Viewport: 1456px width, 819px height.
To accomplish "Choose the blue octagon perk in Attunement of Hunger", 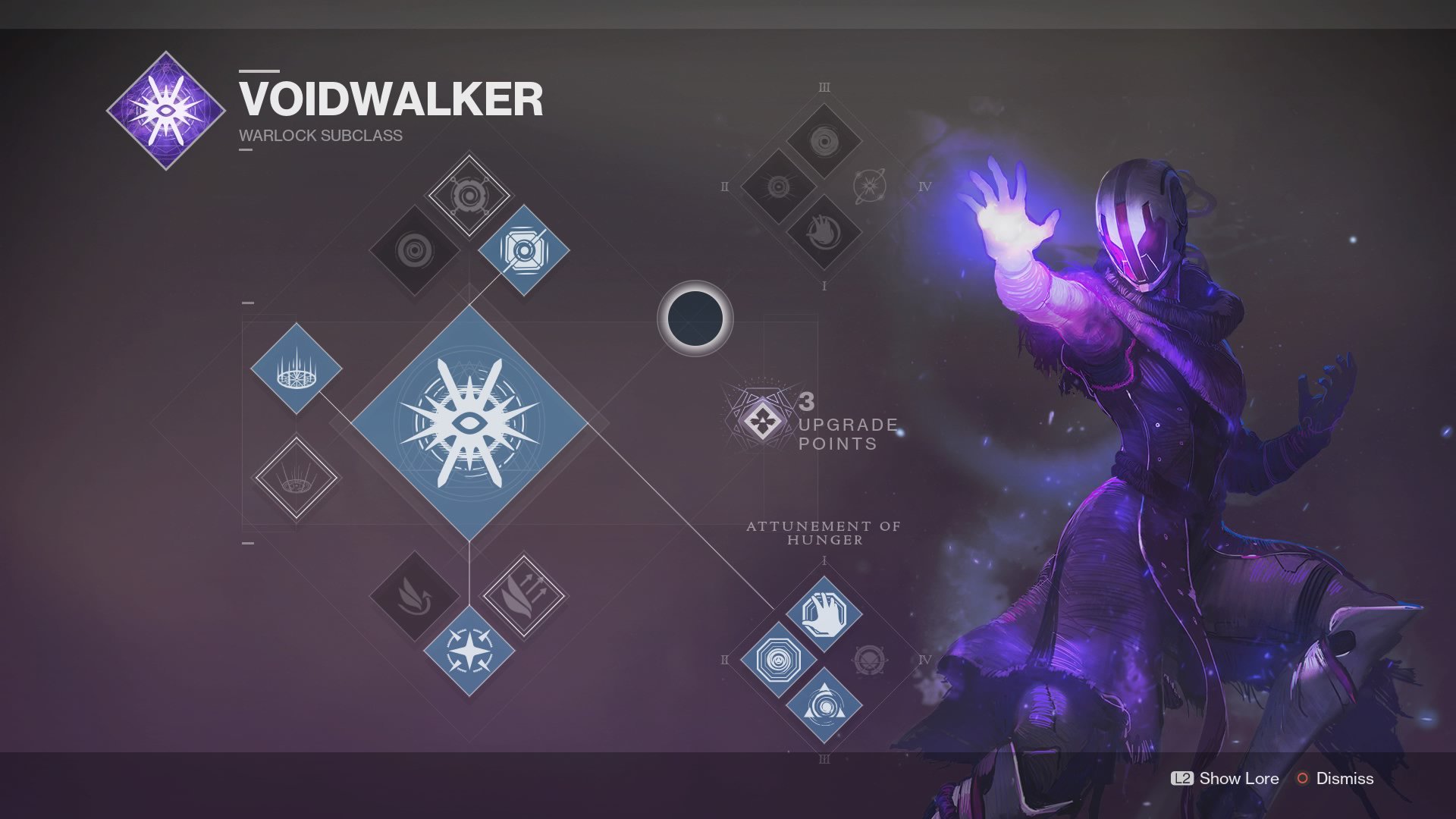I will click(x=778, y=660).
